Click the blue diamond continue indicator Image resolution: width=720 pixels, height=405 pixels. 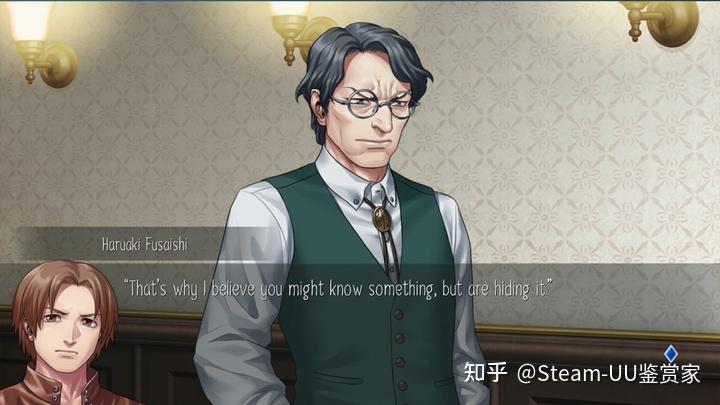pos(671,352)
